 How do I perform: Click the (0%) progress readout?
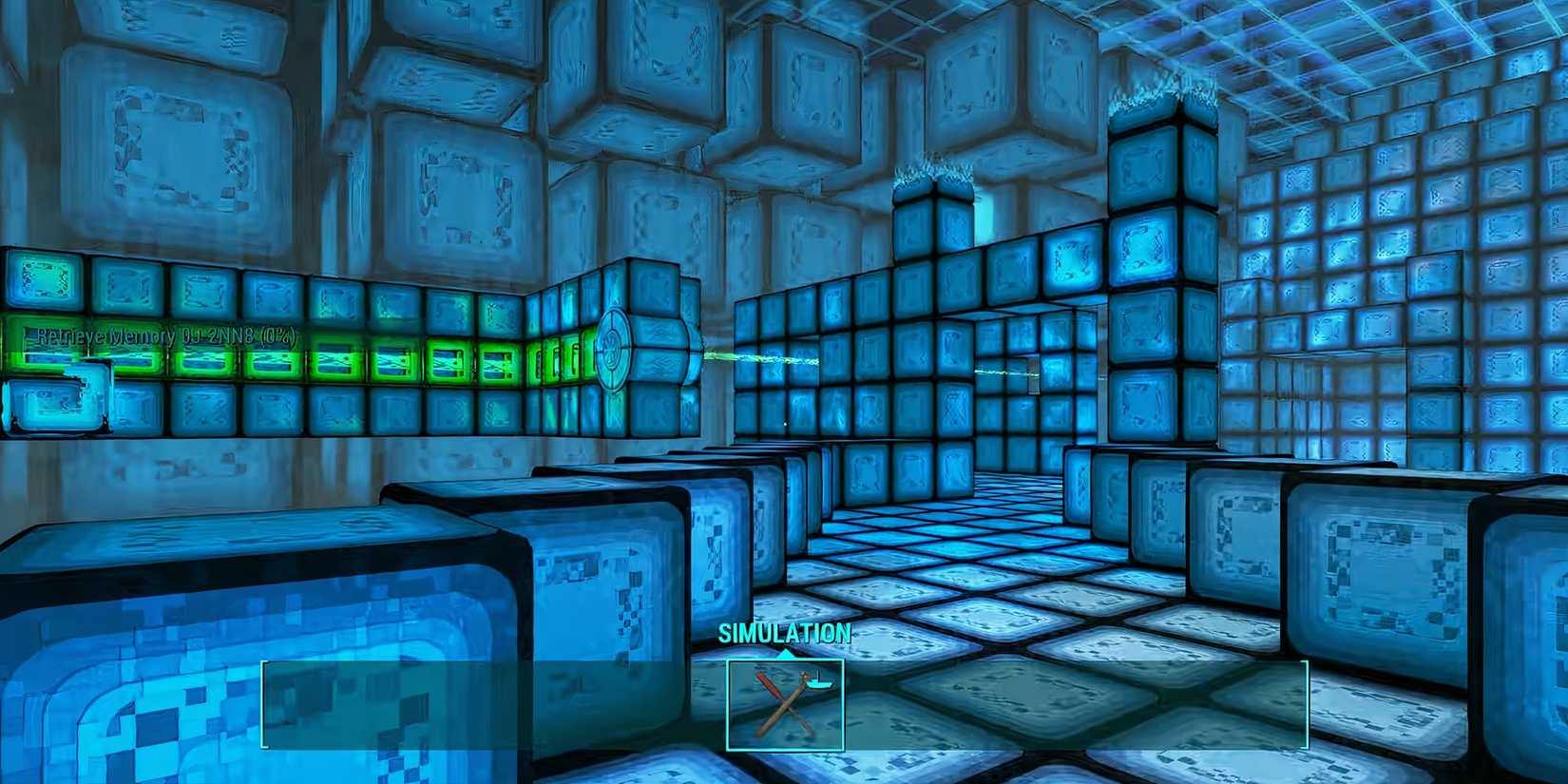[x=277, y=335]
